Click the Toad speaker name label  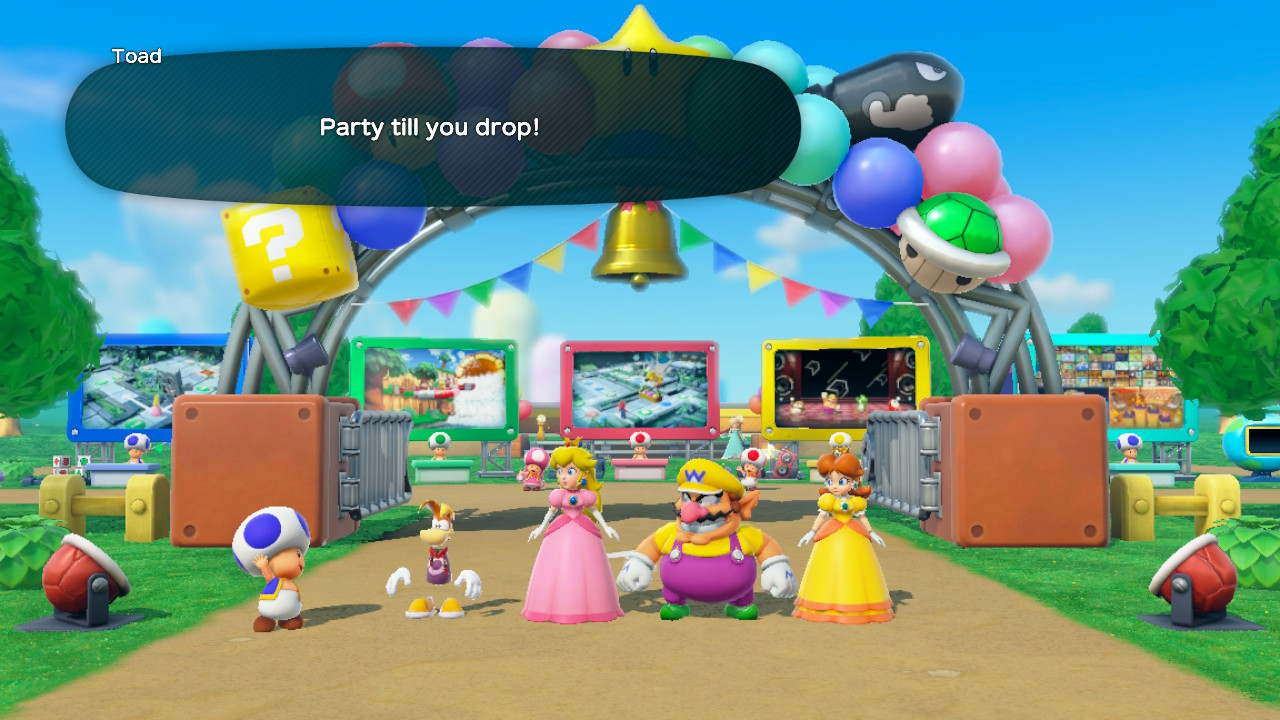138,56
